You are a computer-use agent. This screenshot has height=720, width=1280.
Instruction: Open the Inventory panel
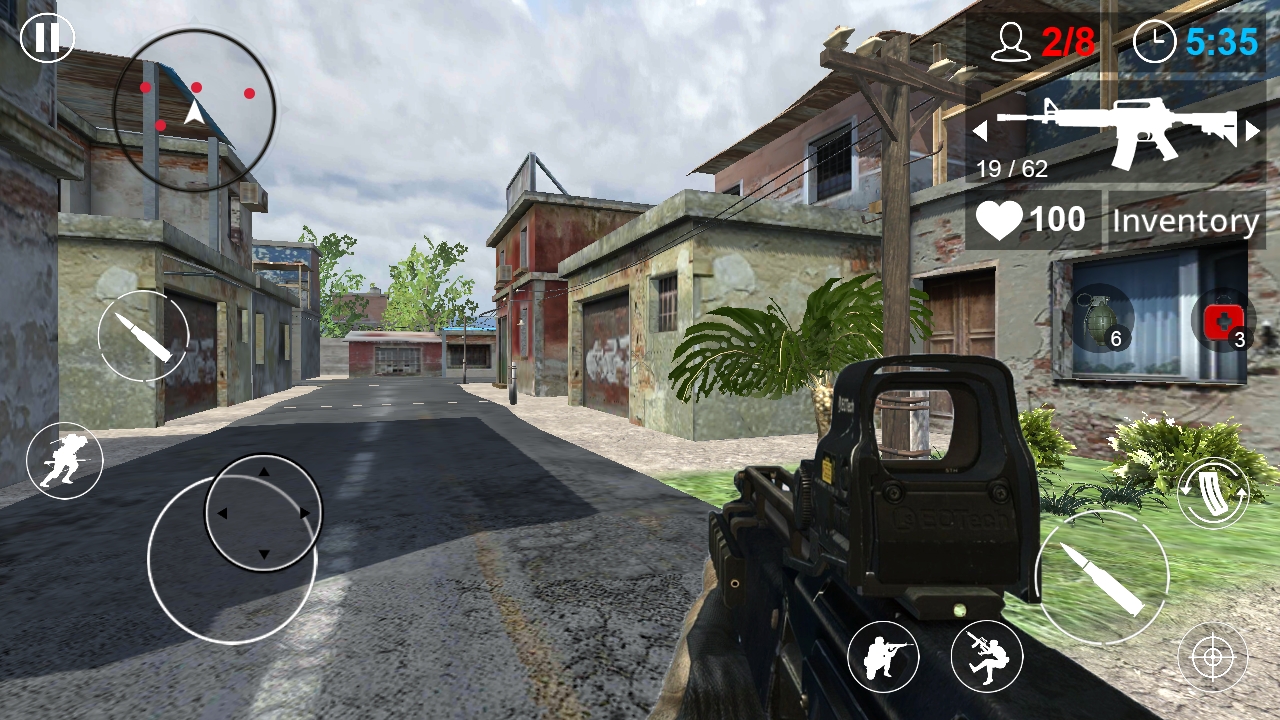1185,220
